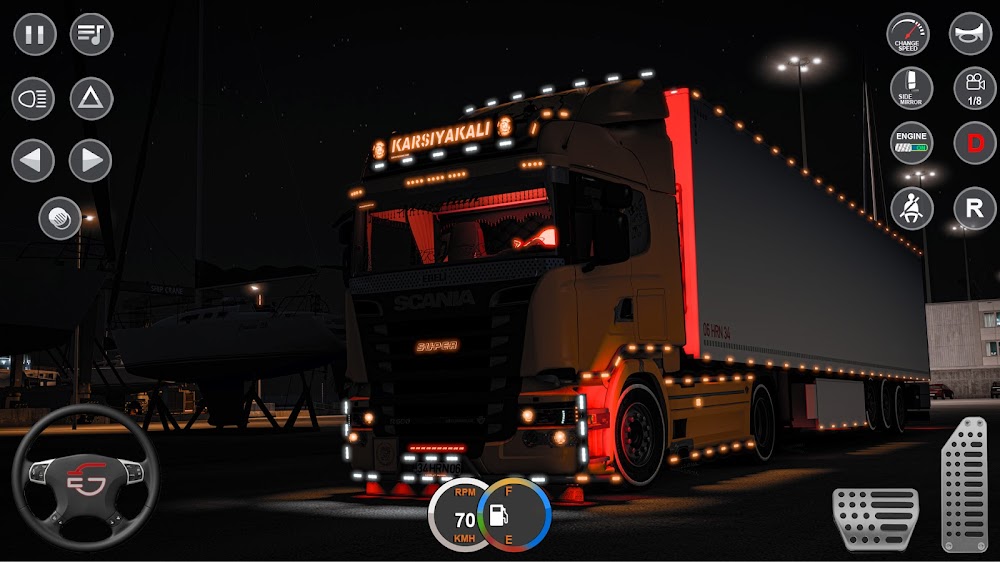The width and height of the screenshot is (1000, 562).
Task: Step on the accelerator pedal
Action: pos(964,485)
